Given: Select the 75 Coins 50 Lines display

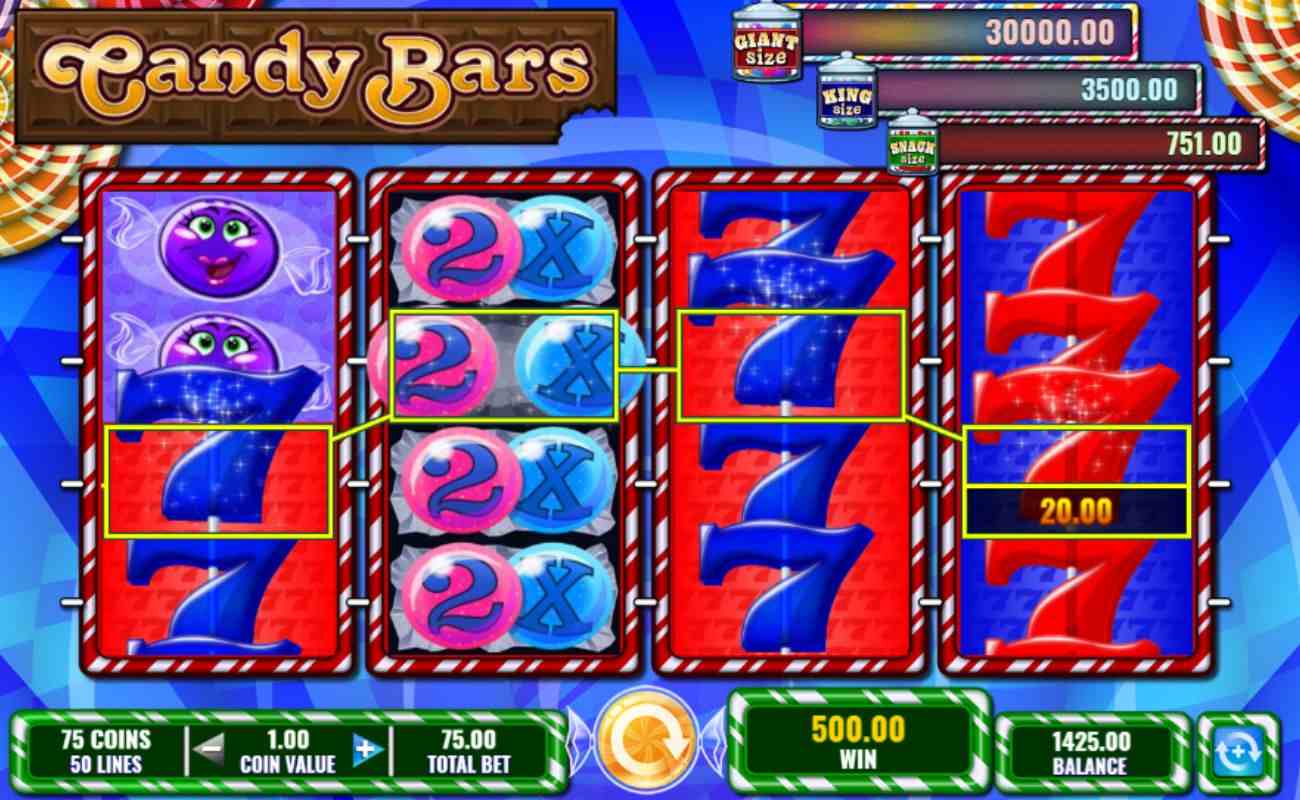Looking at the screenshot, I should coord(103,748).
